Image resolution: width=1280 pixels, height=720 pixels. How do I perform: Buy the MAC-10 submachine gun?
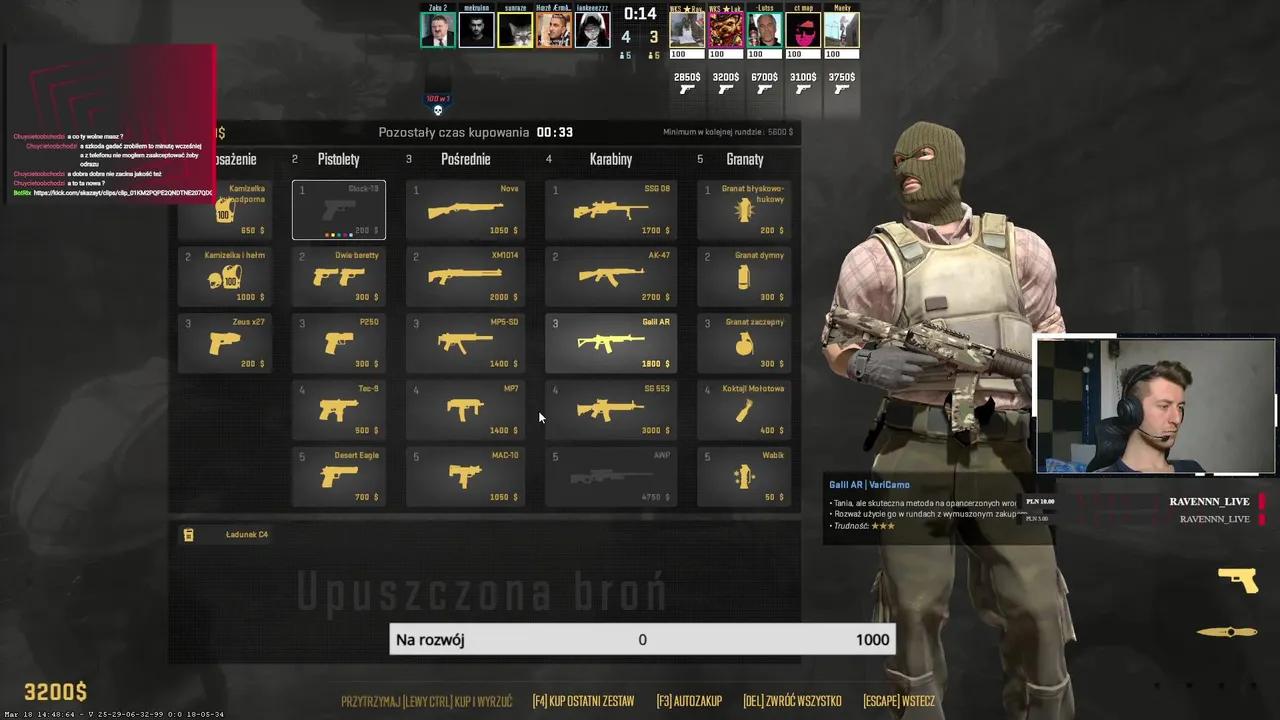click(x=465, y=477)
